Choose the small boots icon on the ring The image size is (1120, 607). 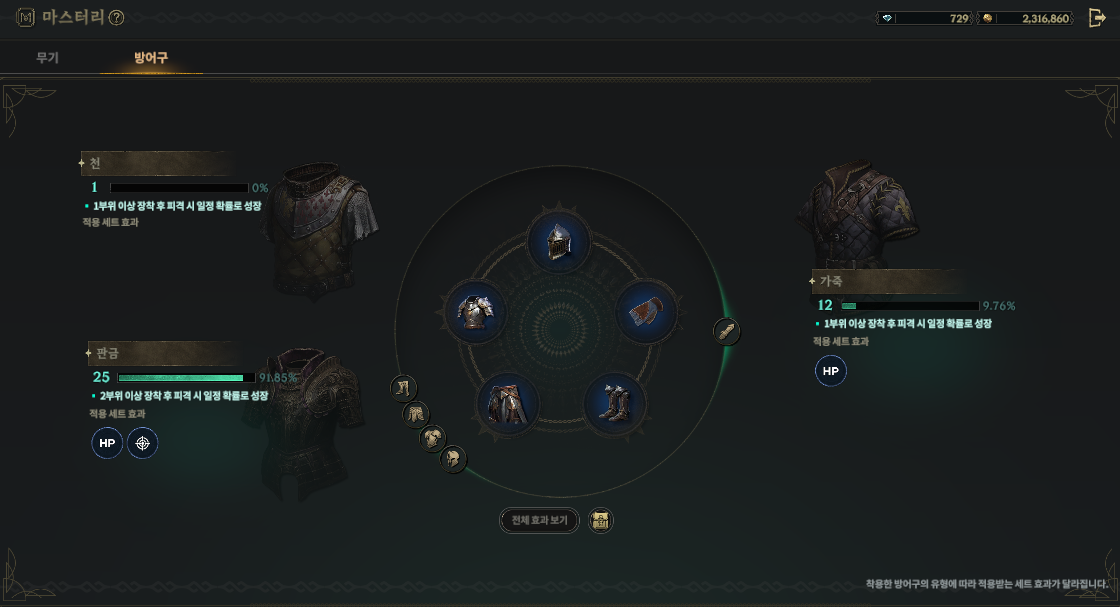[404, 388]
